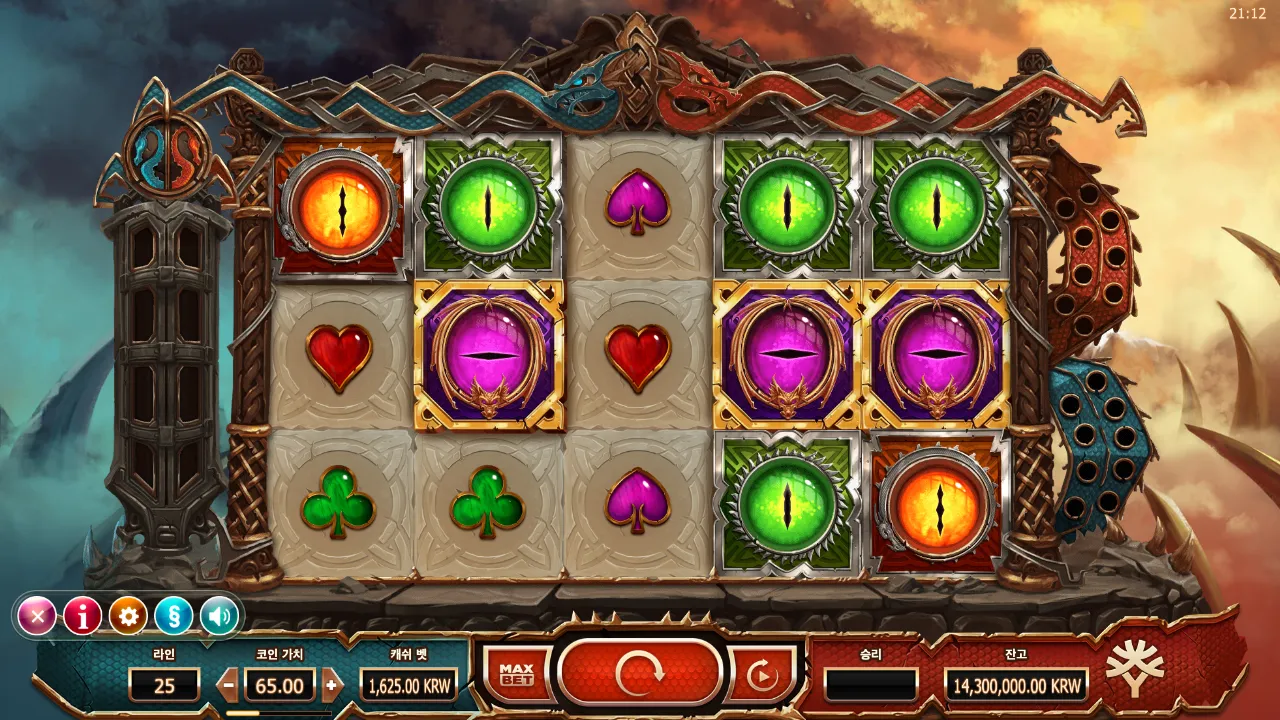Toggle sound with the speaker icon

tap(219, 616)
